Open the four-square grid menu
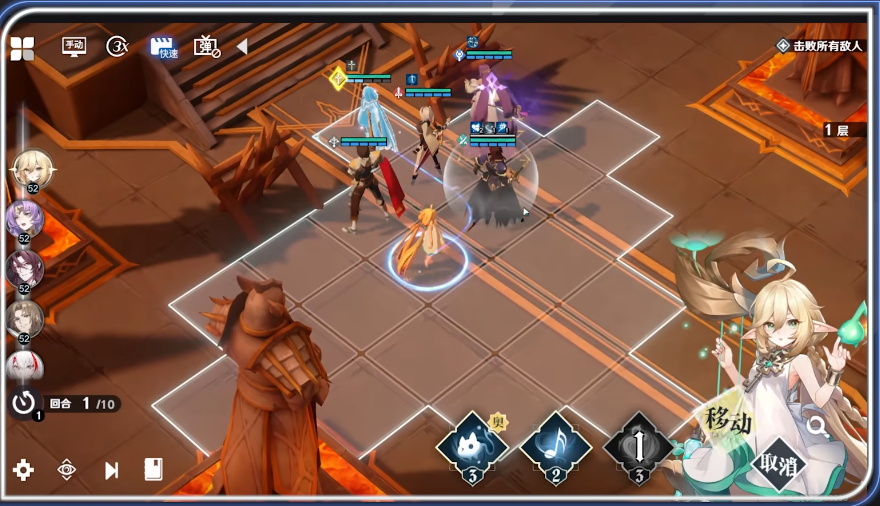 [x=22, y=48]
